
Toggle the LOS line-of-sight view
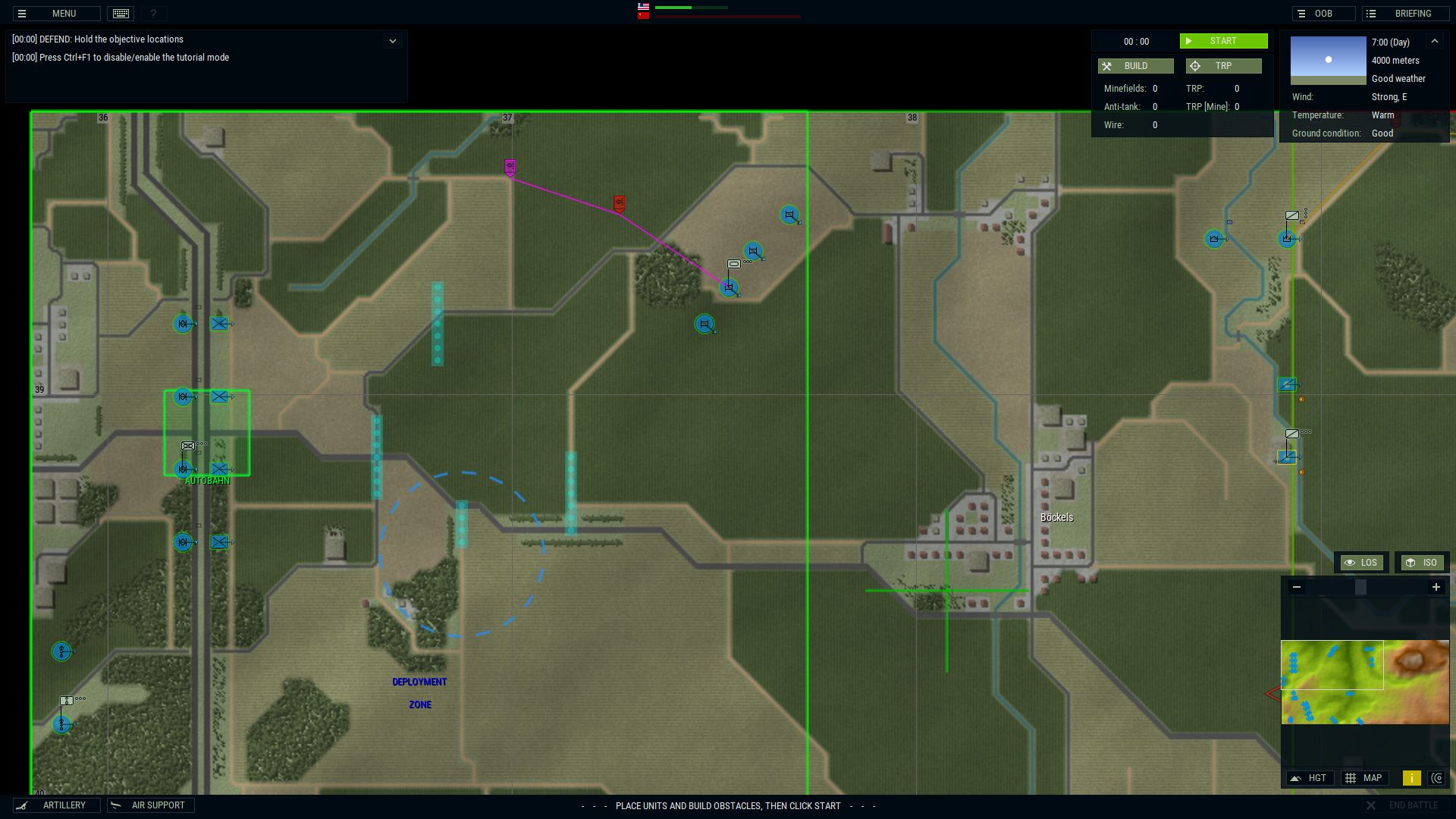point(1361,562)
